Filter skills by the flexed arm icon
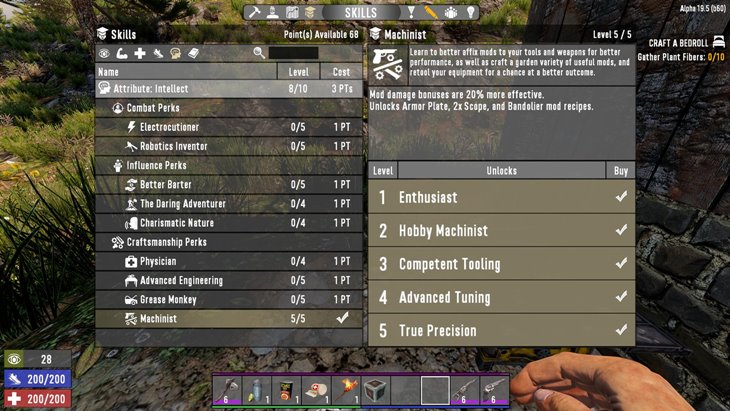730x411 pixels. pos(122,53)
